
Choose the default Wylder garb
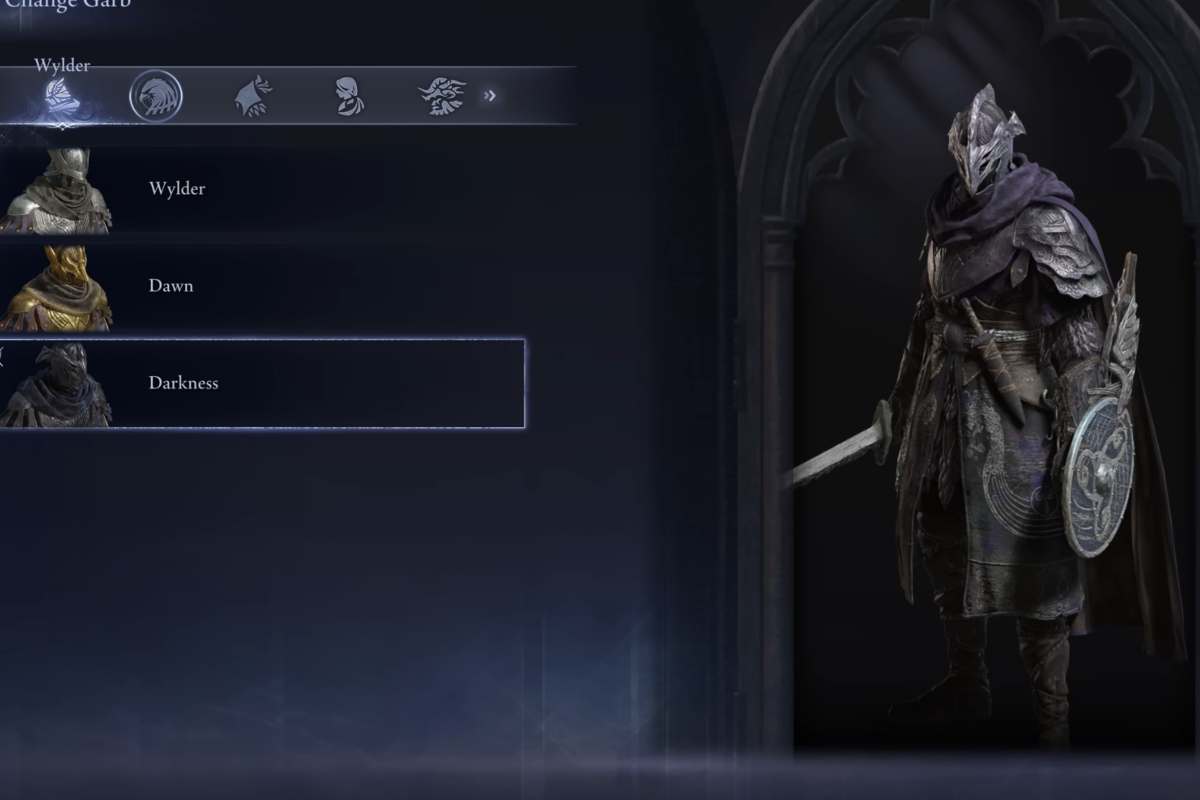pos(260,189)
